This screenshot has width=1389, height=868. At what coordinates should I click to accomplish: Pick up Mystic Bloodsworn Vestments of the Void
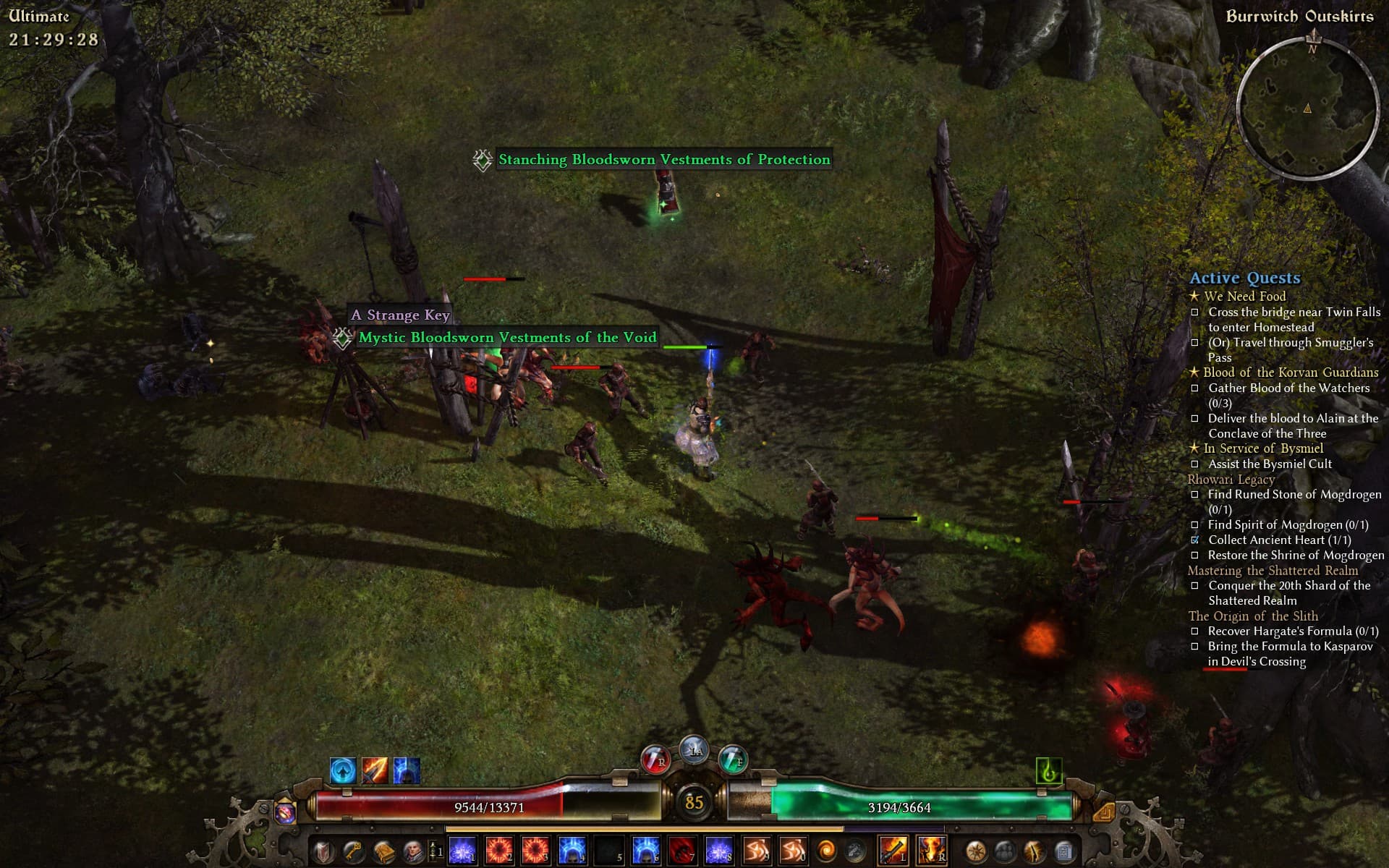507,338
